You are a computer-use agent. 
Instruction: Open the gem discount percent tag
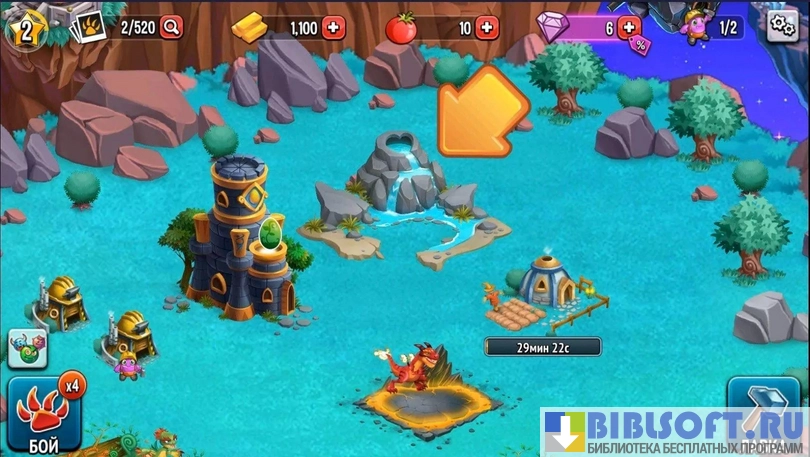tap(639, 43)
